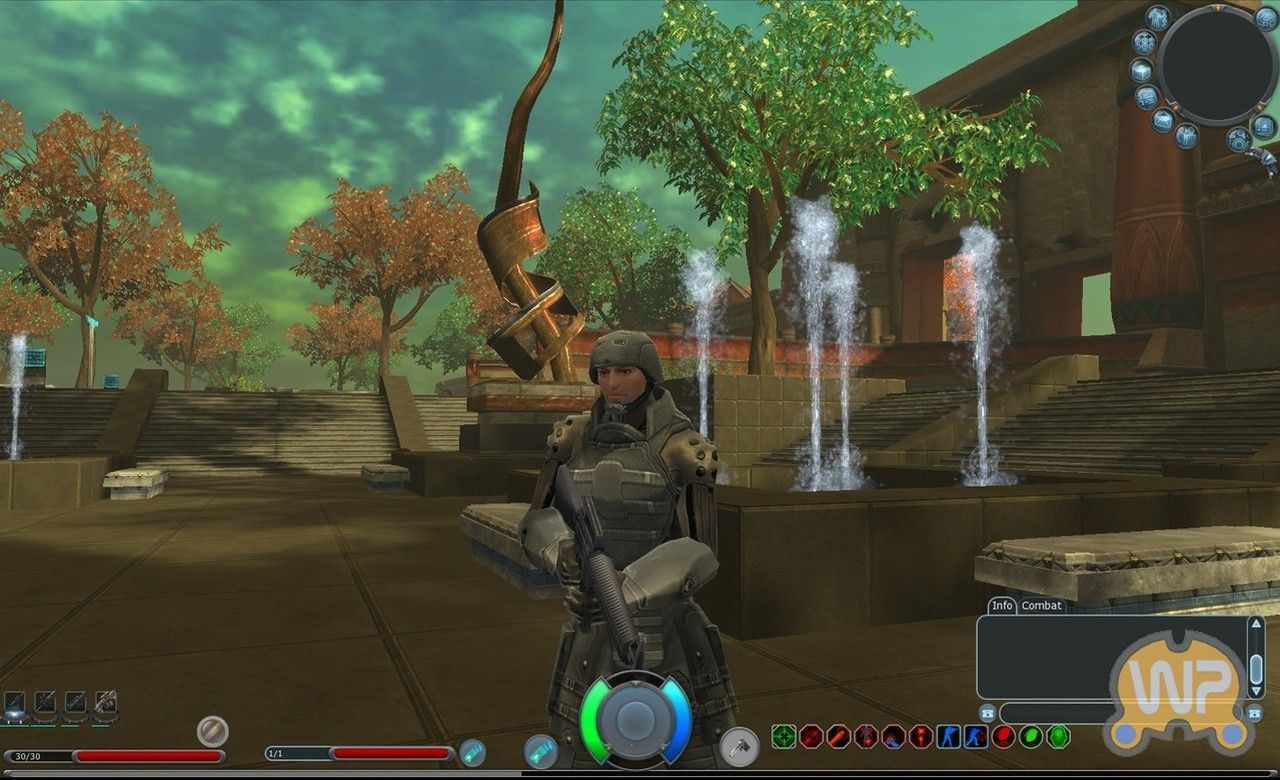The width and height of the screenshot is (1280, 780).
Task: Use the green healing gem ability
Action: 1030,736
